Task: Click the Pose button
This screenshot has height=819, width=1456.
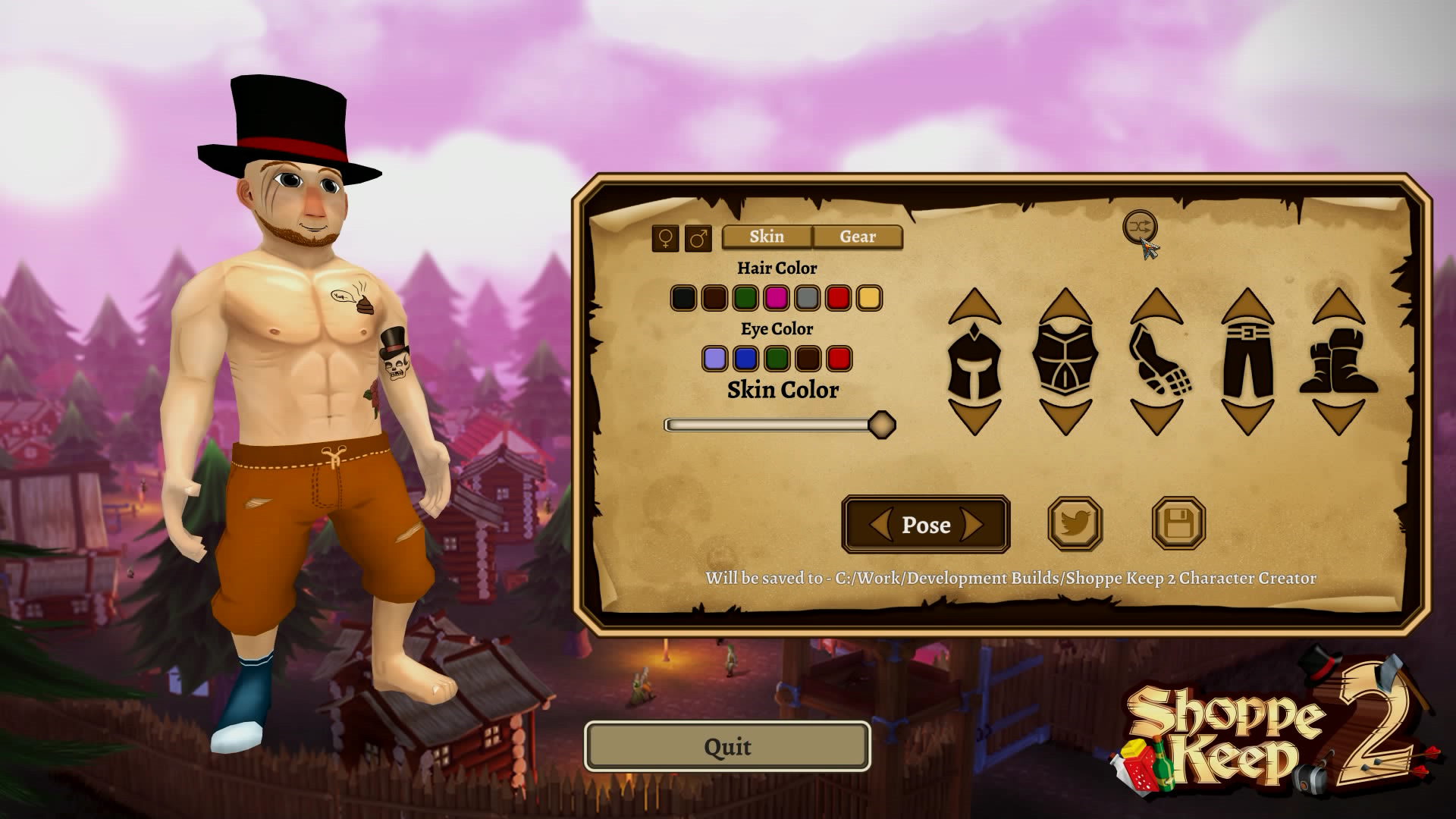Action: [x=926, y=525]
